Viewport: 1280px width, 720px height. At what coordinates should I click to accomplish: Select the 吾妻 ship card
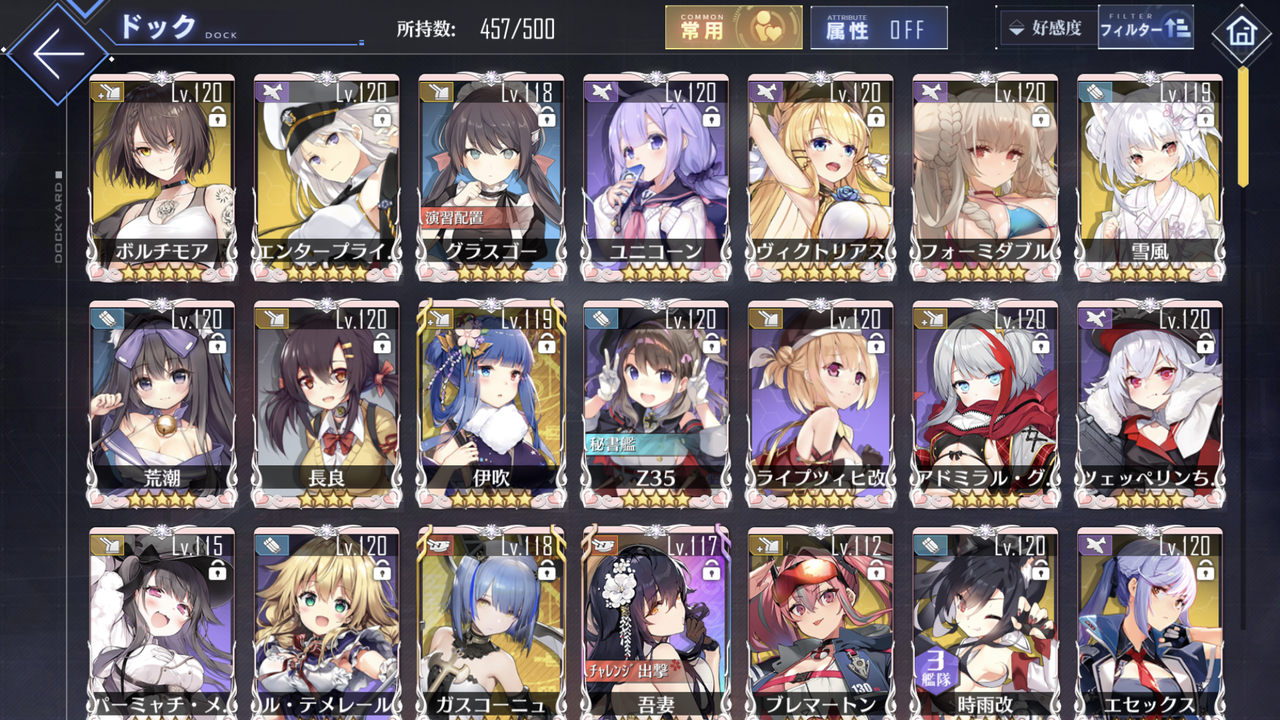[658, 620]
